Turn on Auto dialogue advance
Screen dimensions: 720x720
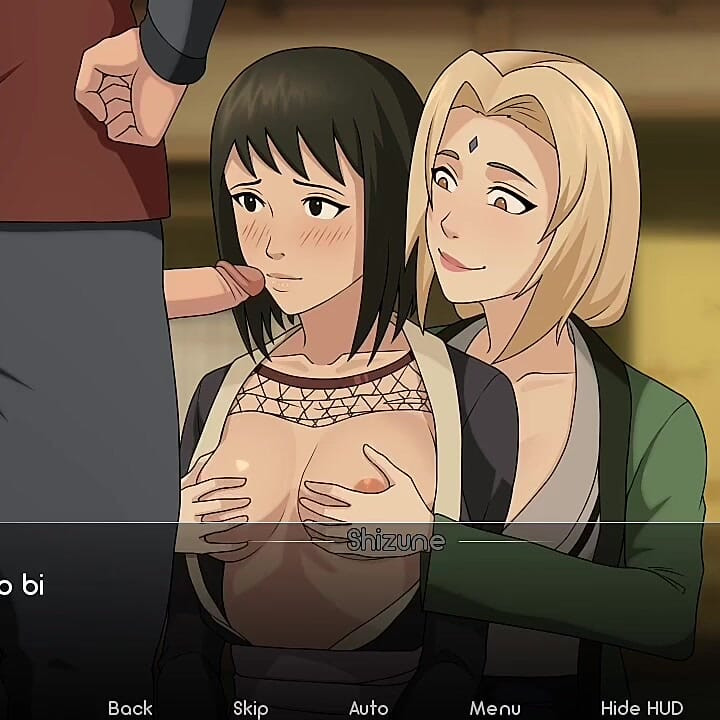368,708
